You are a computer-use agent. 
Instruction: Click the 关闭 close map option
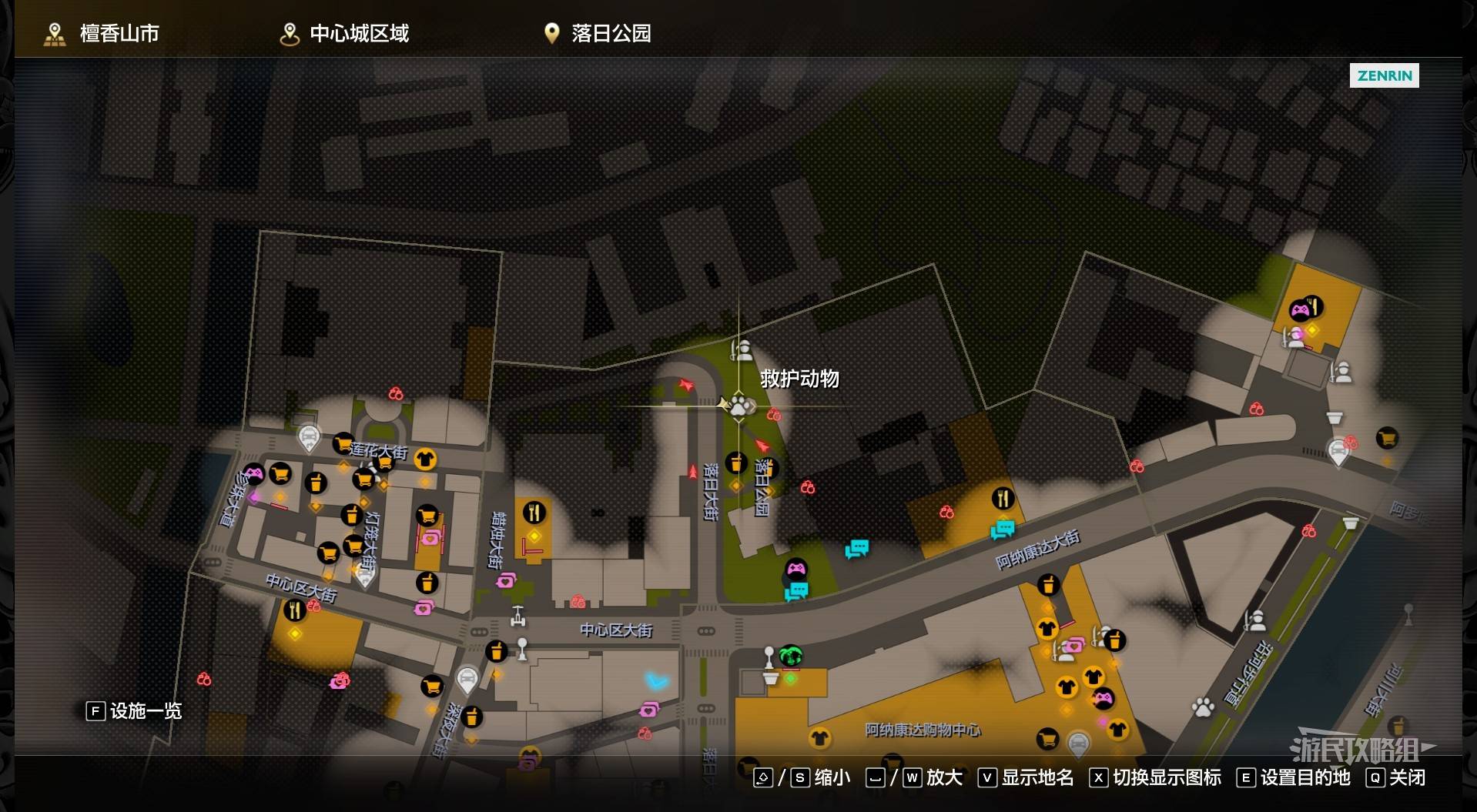click(x=1396, y=777)
